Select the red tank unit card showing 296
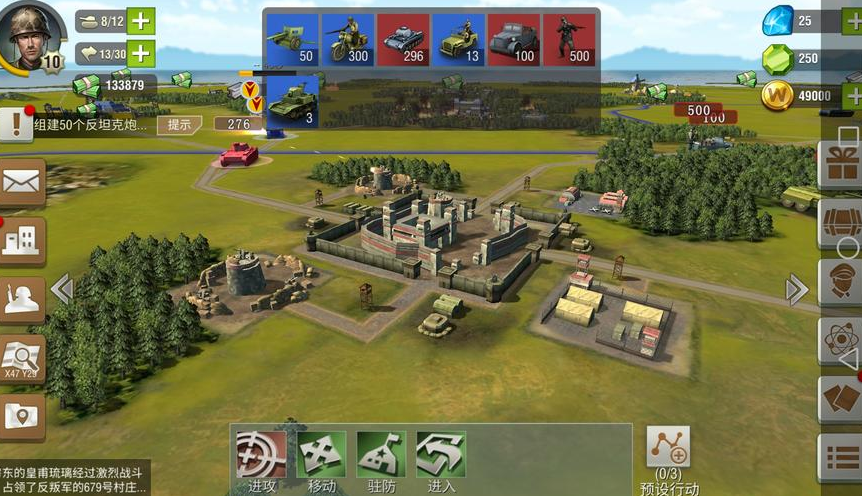This screenshot has width=862, height=496. 403,40
